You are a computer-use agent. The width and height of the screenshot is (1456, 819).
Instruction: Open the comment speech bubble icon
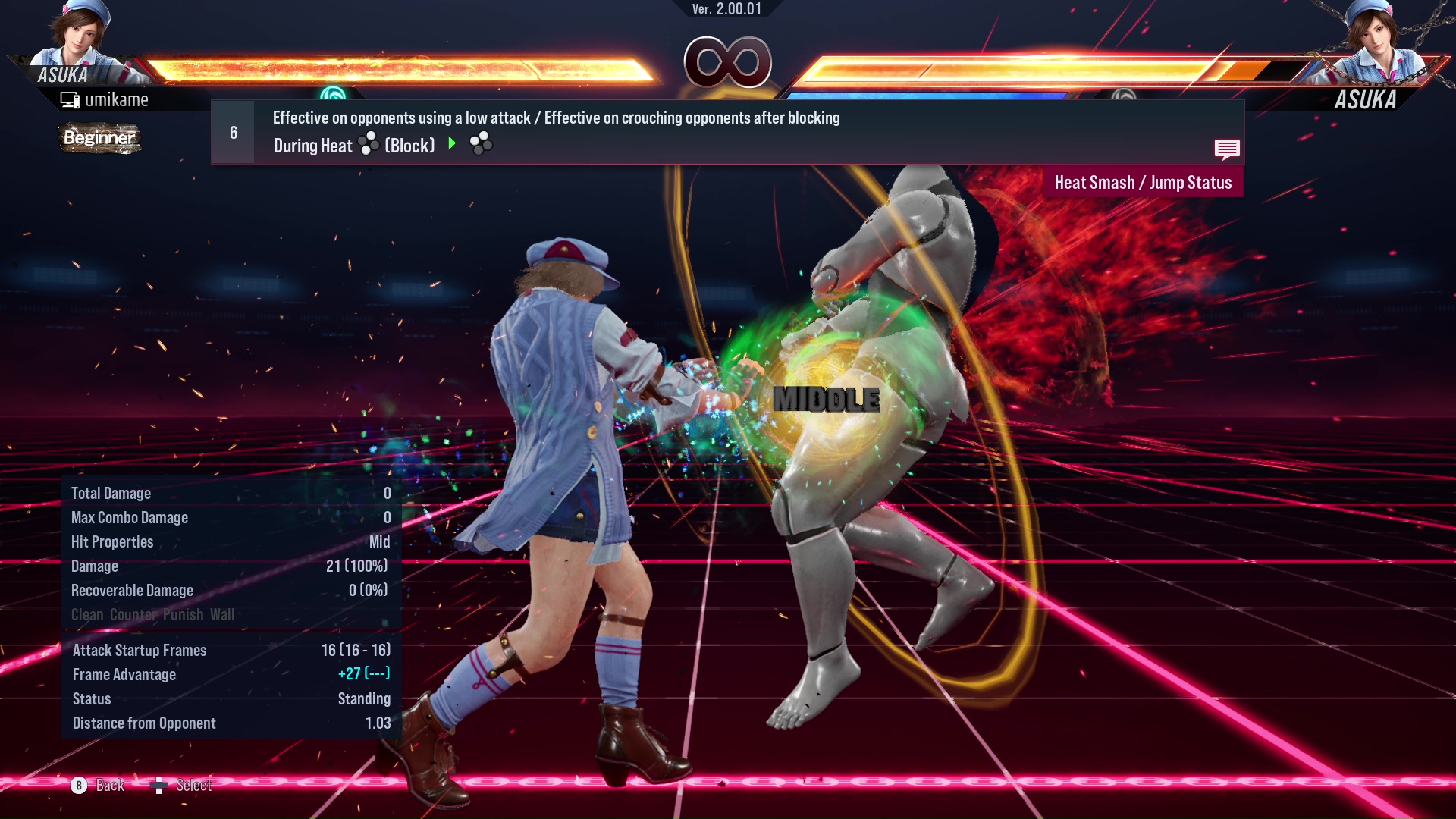[1227, 149]
